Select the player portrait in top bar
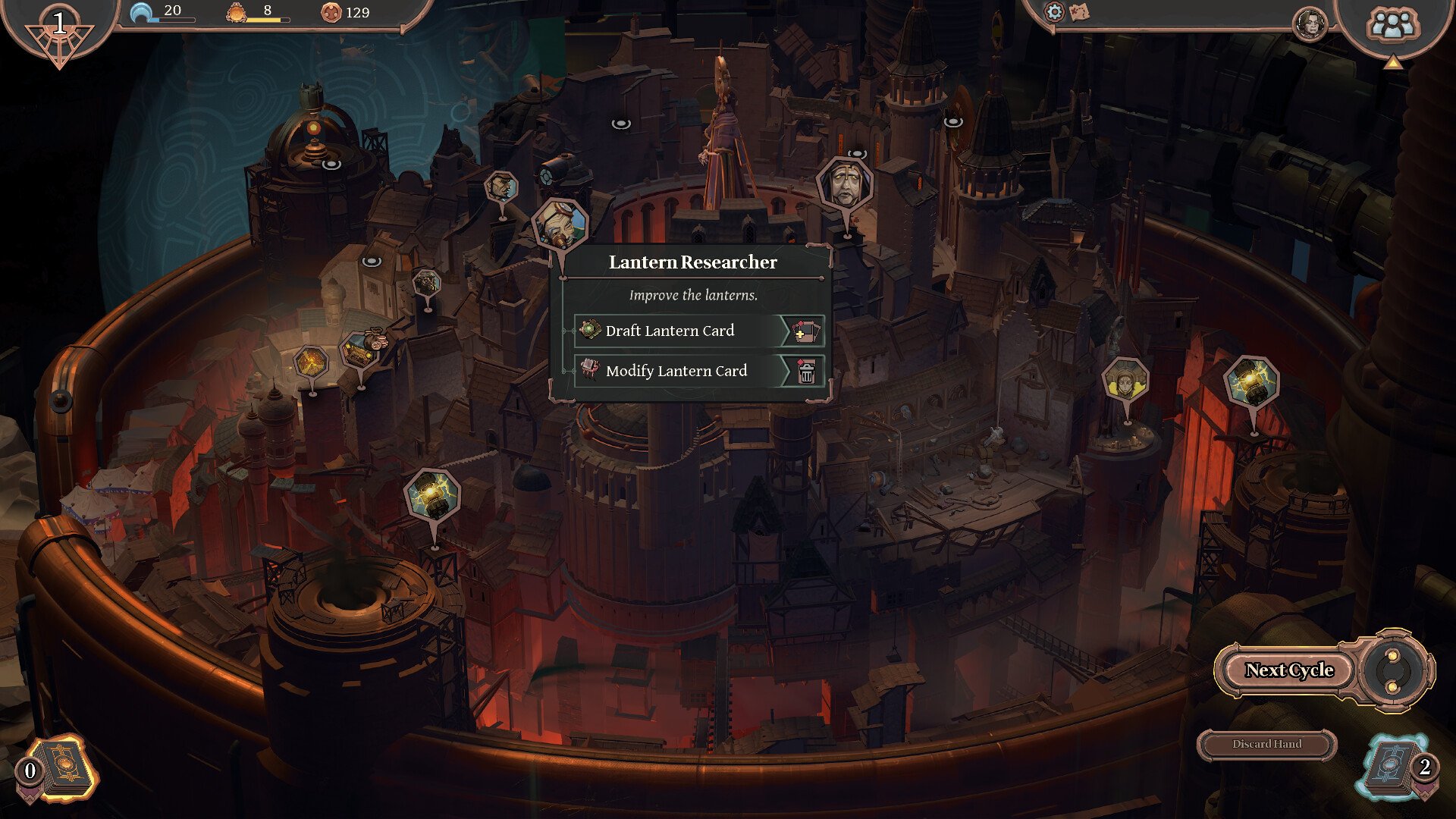Image resolution: width=1456 pixels, height=819 pixels. (1310, 25)
